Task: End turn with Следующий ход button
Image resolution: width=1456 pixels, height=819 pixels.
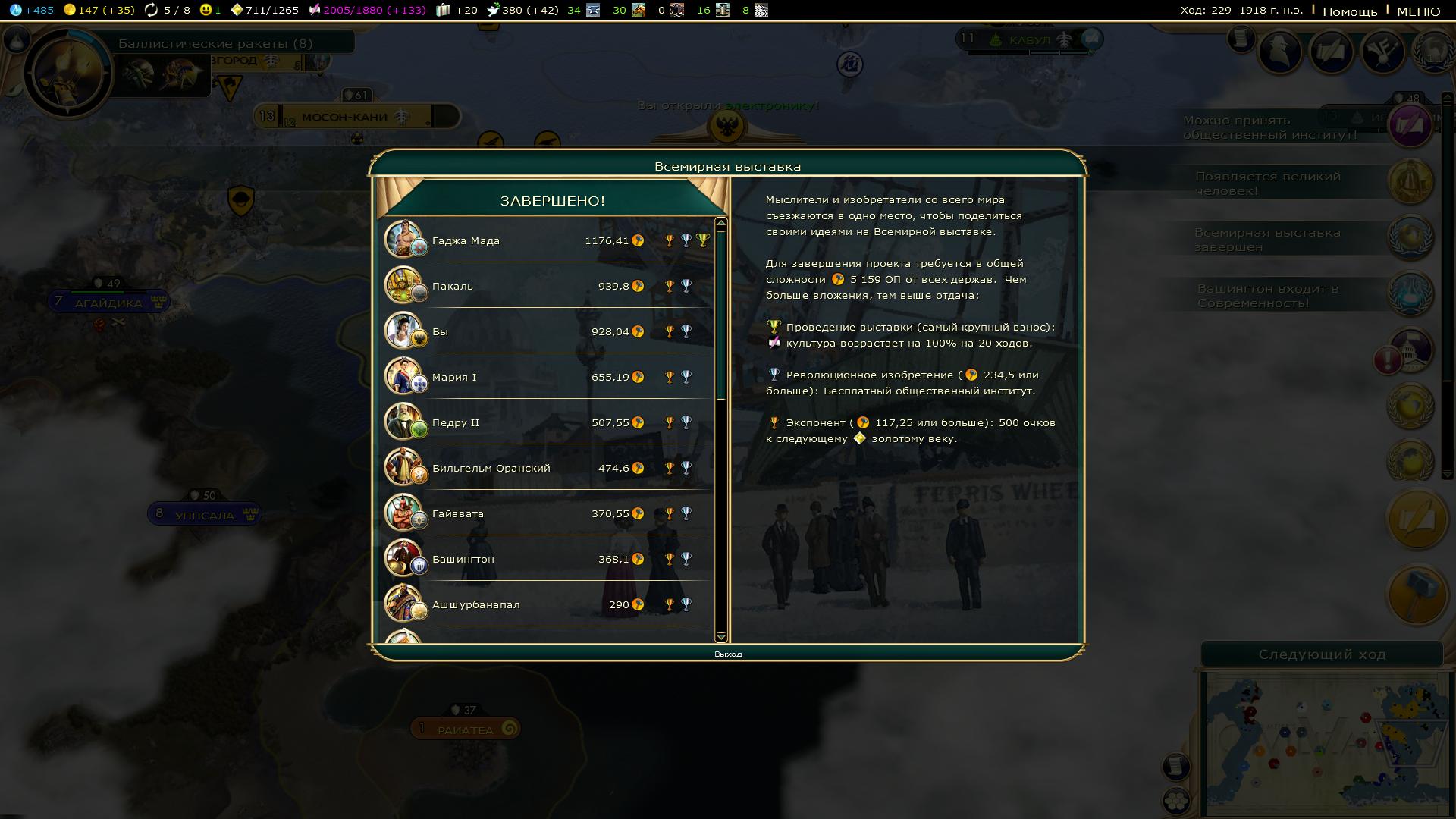Action: pos(1322,654)
